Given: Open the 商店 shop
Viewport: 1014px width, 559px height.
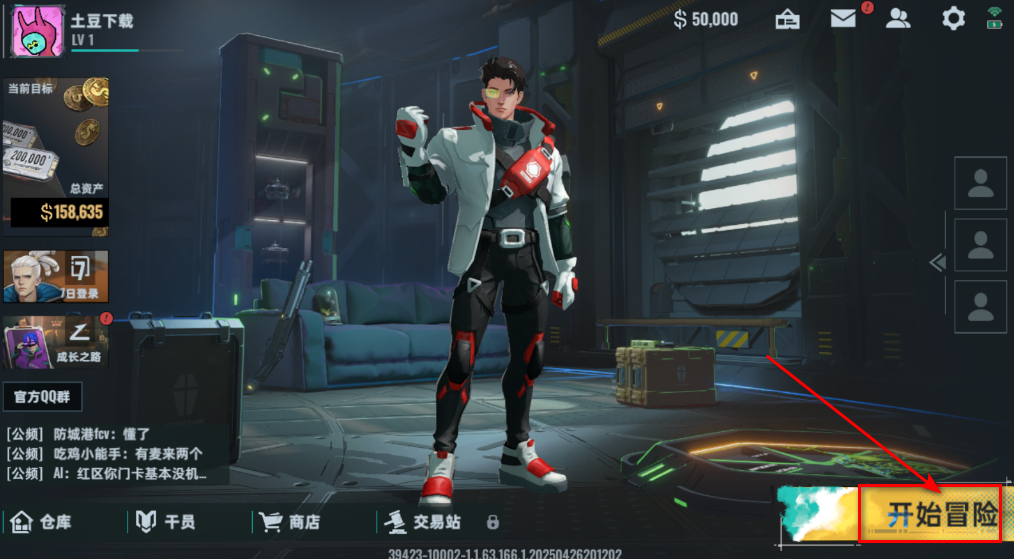Looking at the screenshot, I should [x=290, y=521].
